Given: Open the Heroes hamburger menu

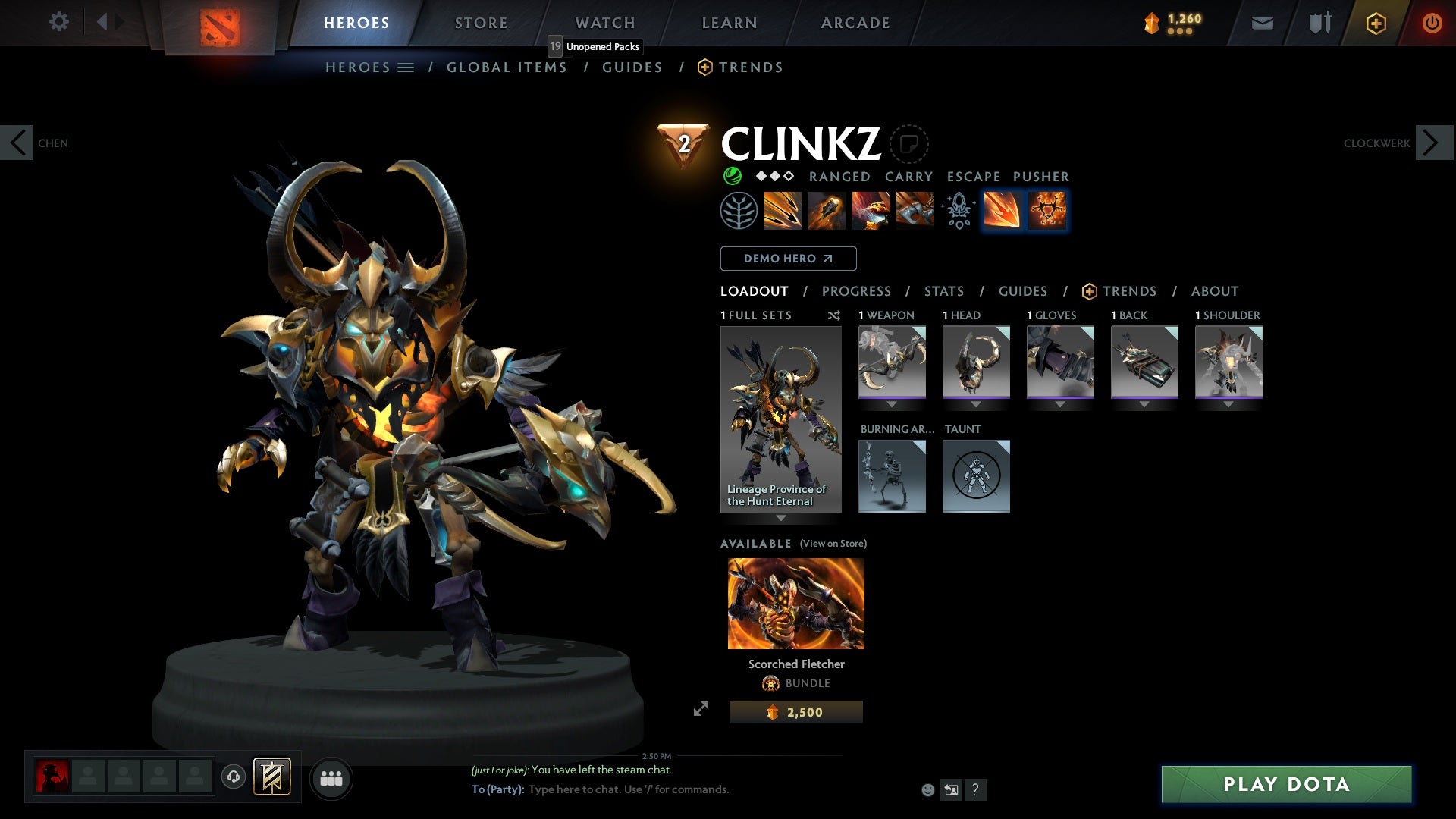Looking at the screenshot, I should [x=406, y=67].
